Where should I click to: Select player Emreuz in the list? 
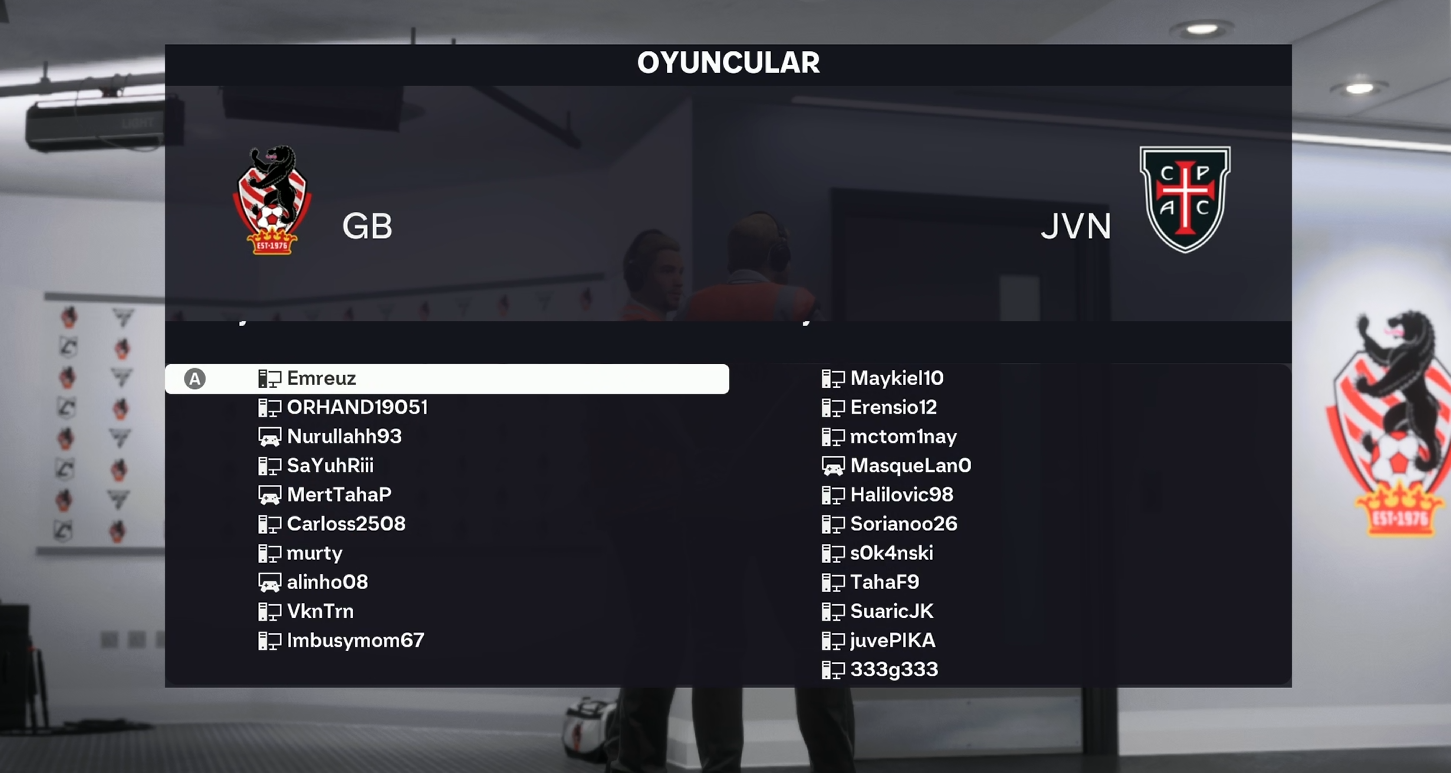tap(321, 379)
